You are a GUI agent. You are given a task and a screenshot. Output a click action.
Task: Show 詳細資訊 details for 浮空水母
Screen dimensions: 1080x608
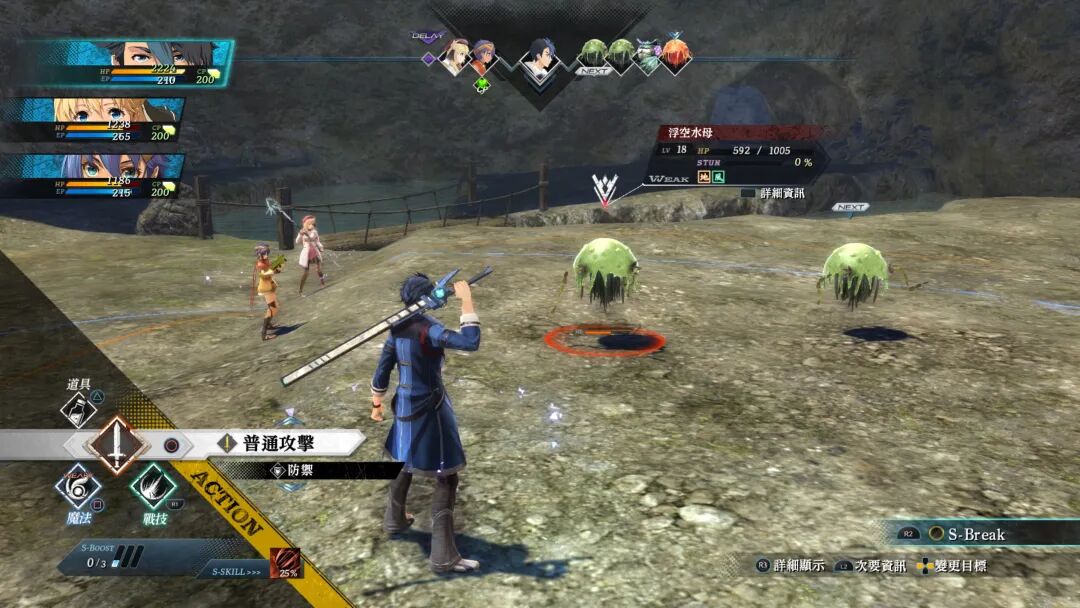(775, 193)
